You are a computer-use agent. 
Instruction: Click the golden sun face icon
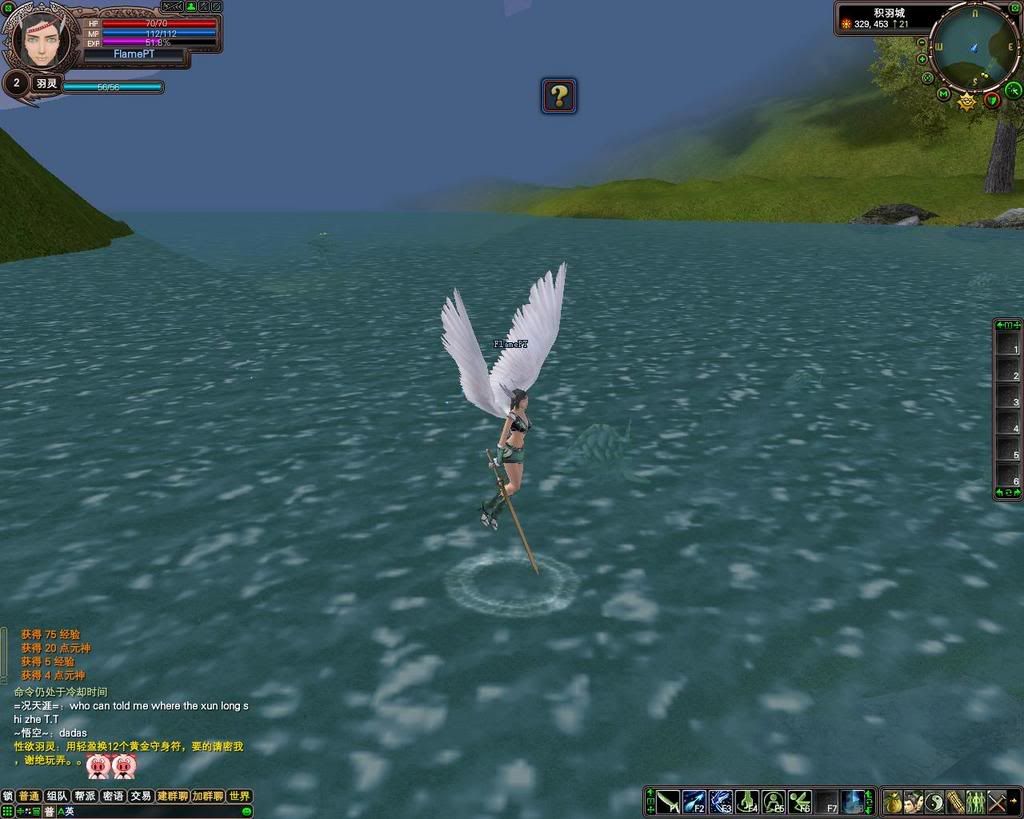[967, 101]
